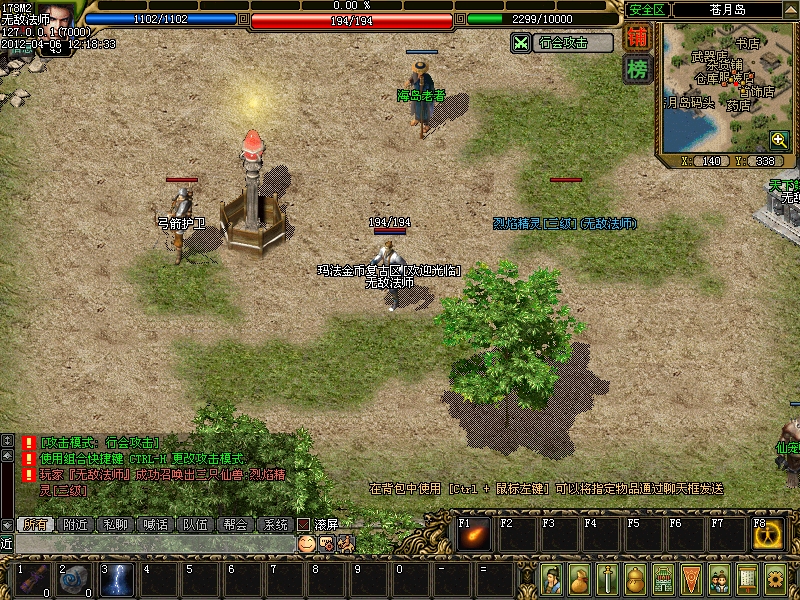The image size is (800, 600).
Task: Collapse the minimap with the arrow button
Action: pyautogui.click(x=791, y=9)
